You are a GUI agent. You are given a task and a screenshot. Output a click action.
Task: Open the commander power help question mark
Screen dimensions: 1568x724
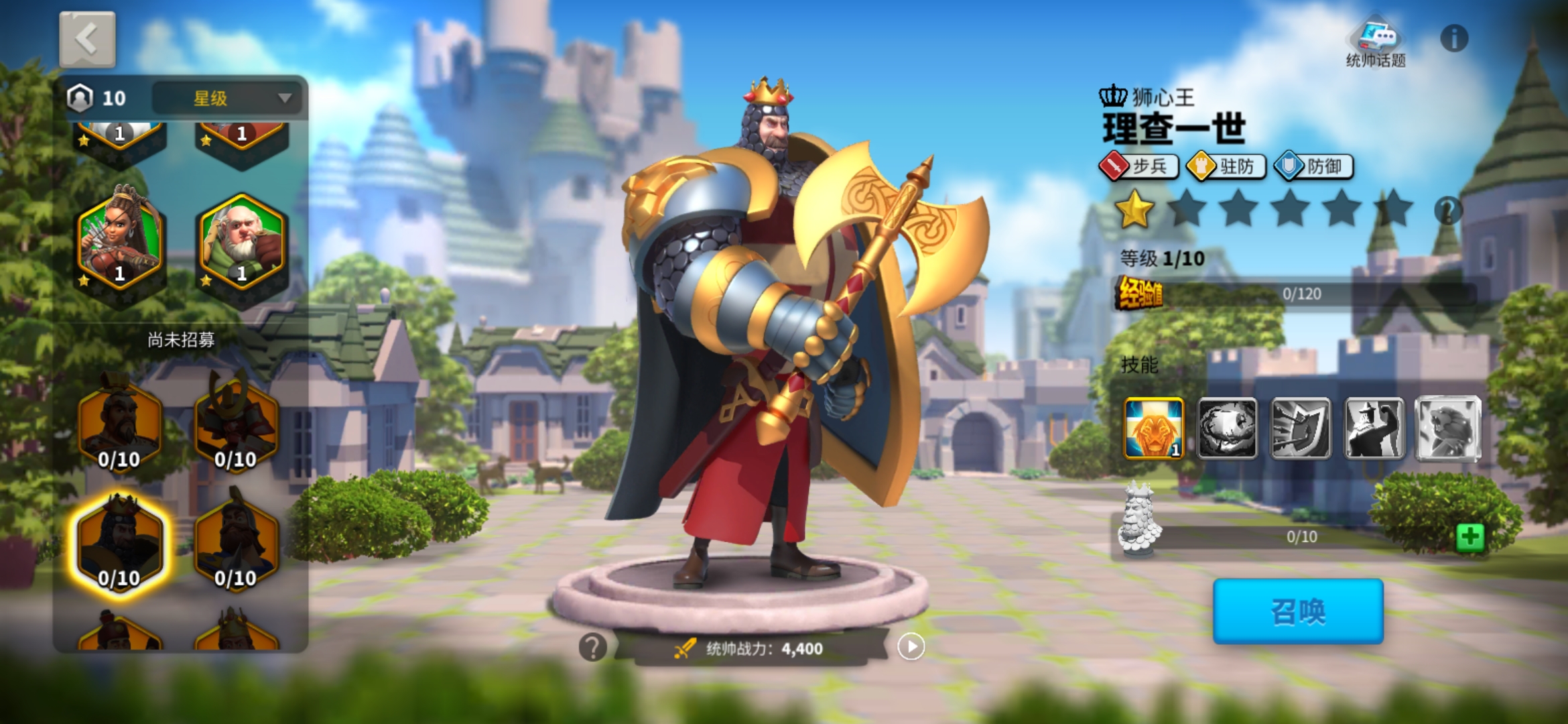(x=592, y=648)
